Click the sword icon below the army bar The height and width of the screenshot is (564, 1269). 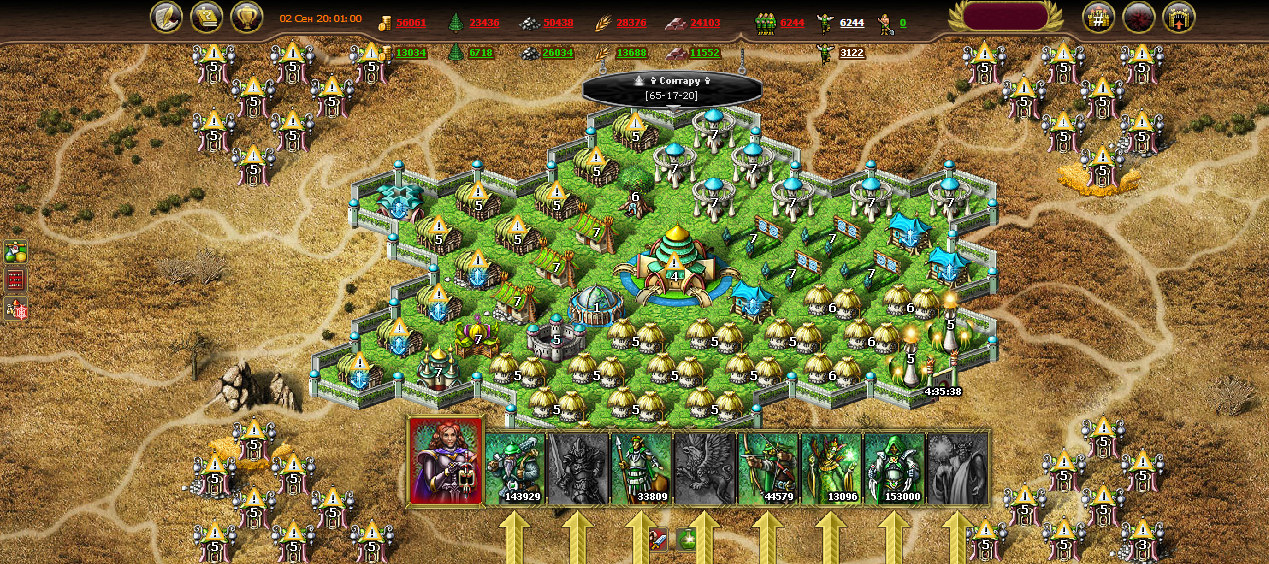(657, 540)
